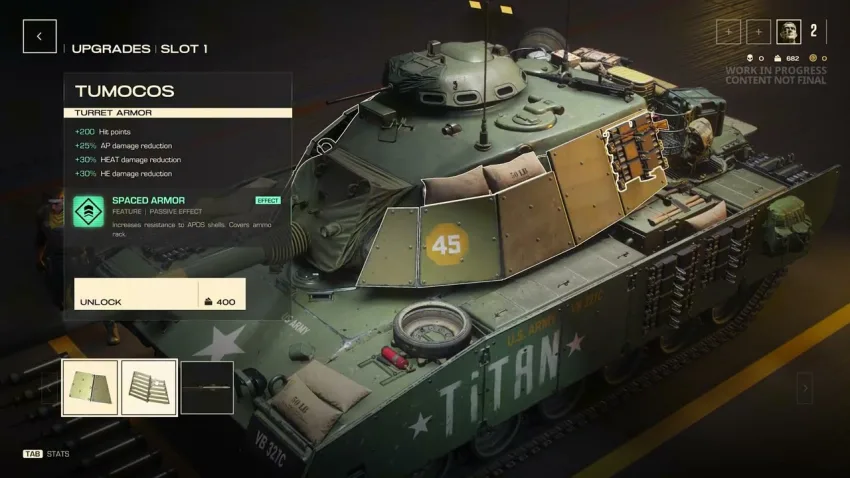Pick the dark third upgrade thumbnail
The height and width of the screenshot is (478, 850).
[207, 388]
